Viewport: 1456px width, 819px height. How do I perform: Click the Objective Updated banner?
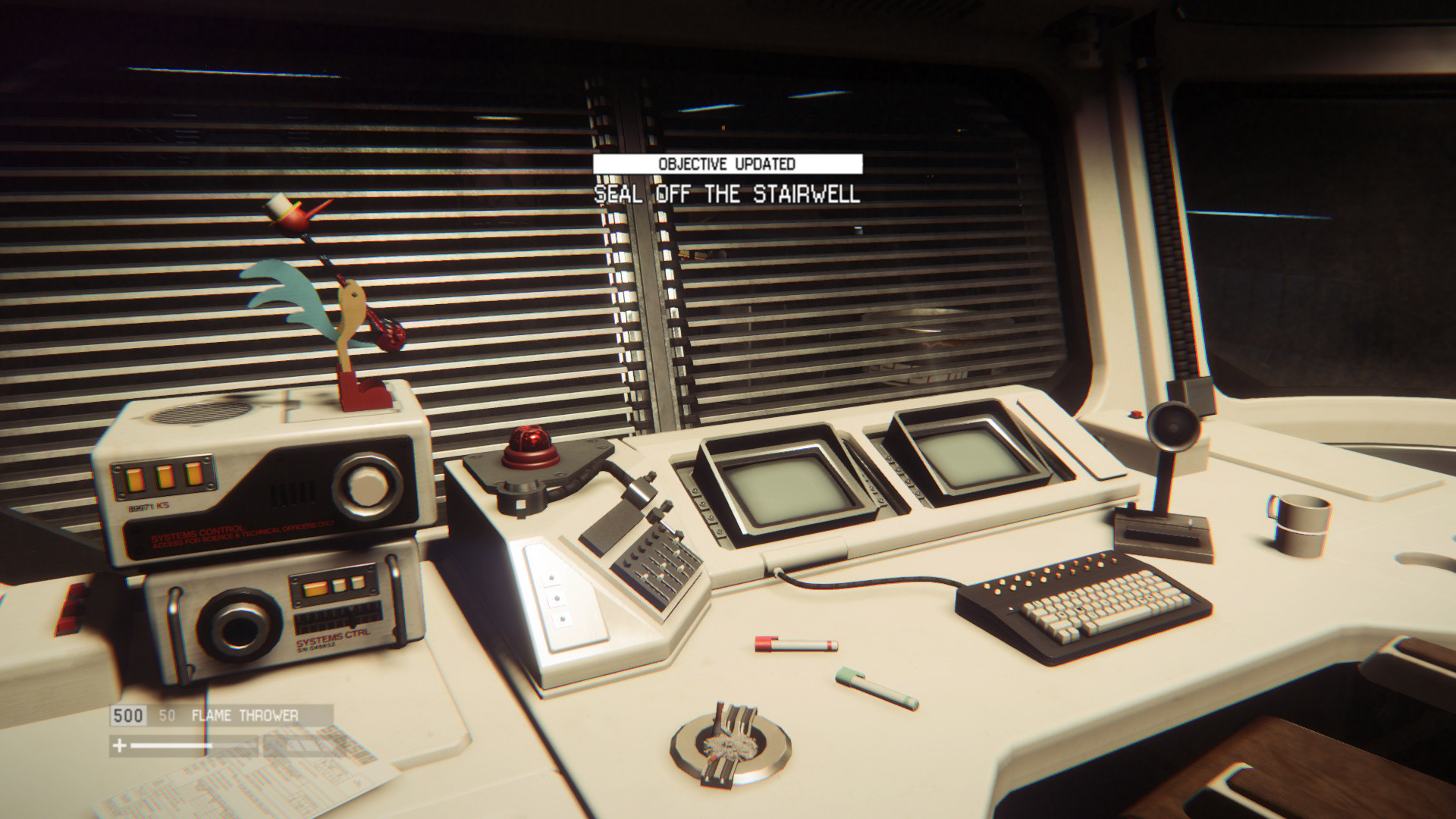[726, 164]
